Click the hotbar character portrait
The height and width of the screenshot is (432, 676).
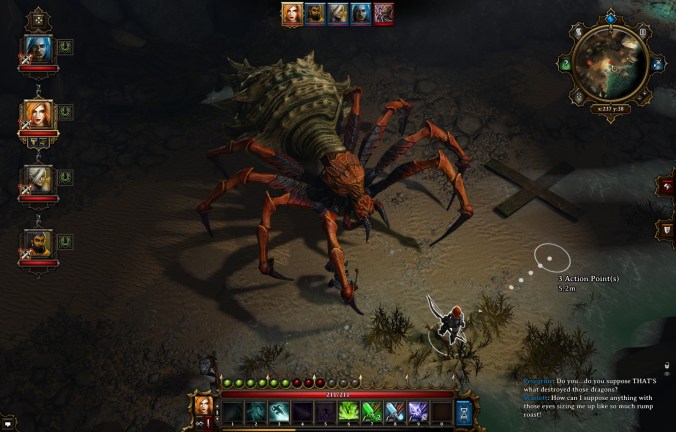coord(202,407)
